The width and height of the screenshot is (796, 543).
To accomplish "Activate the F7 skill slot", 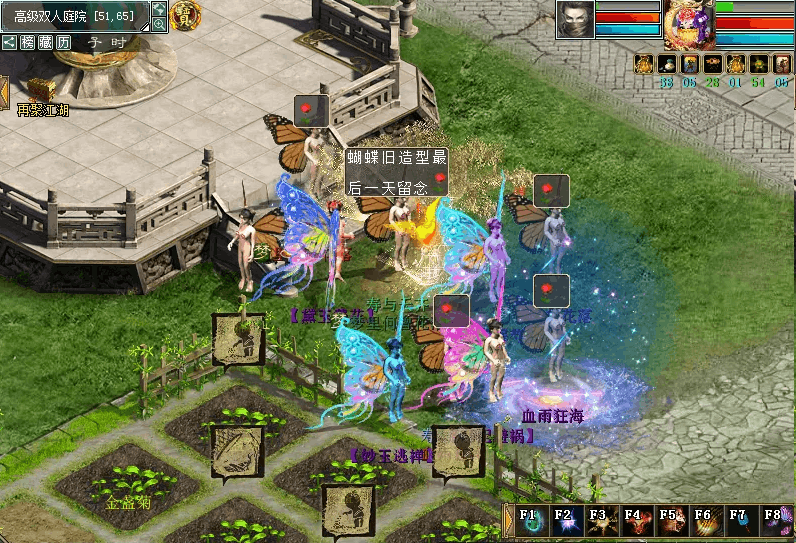I will [x=739, y=523].
